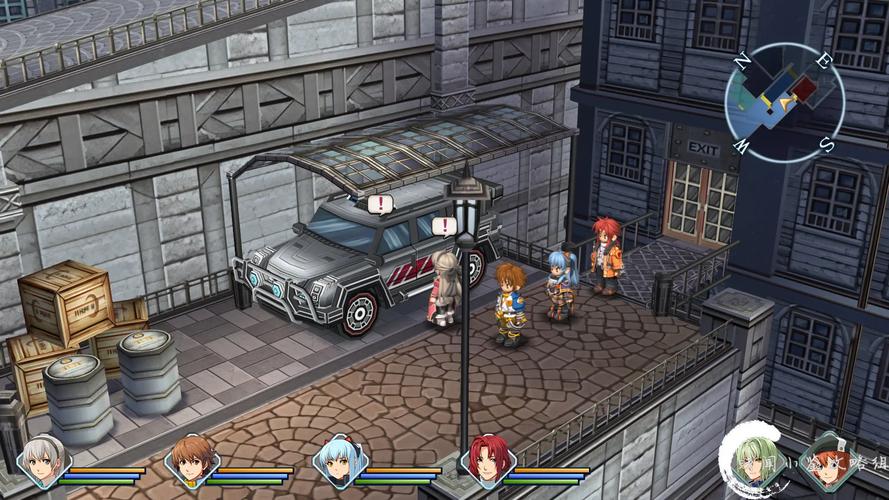Image resolution: width=889 pixels, height=500 pixels.
Task: Open the circular compass minimap
Action: [784, 101]
